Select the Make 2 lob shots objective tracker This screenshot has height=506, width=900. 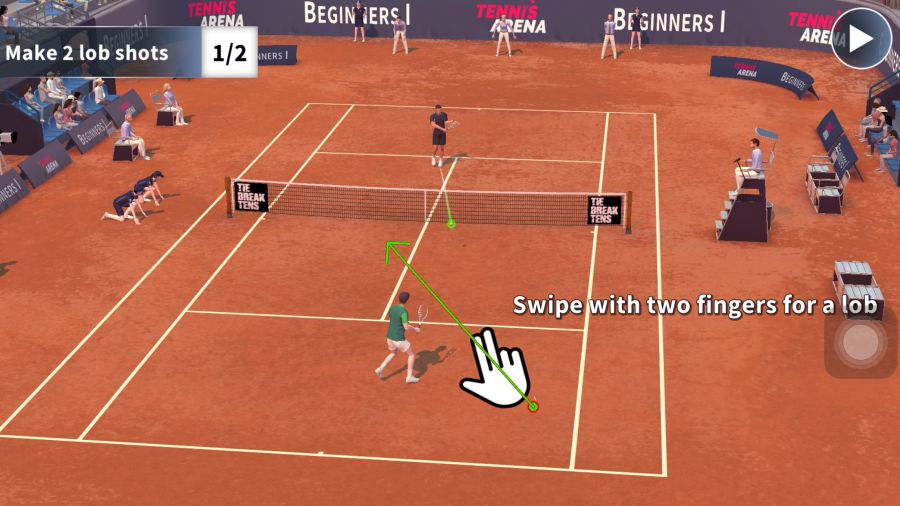pyautogui.click(x=128, y=53)
